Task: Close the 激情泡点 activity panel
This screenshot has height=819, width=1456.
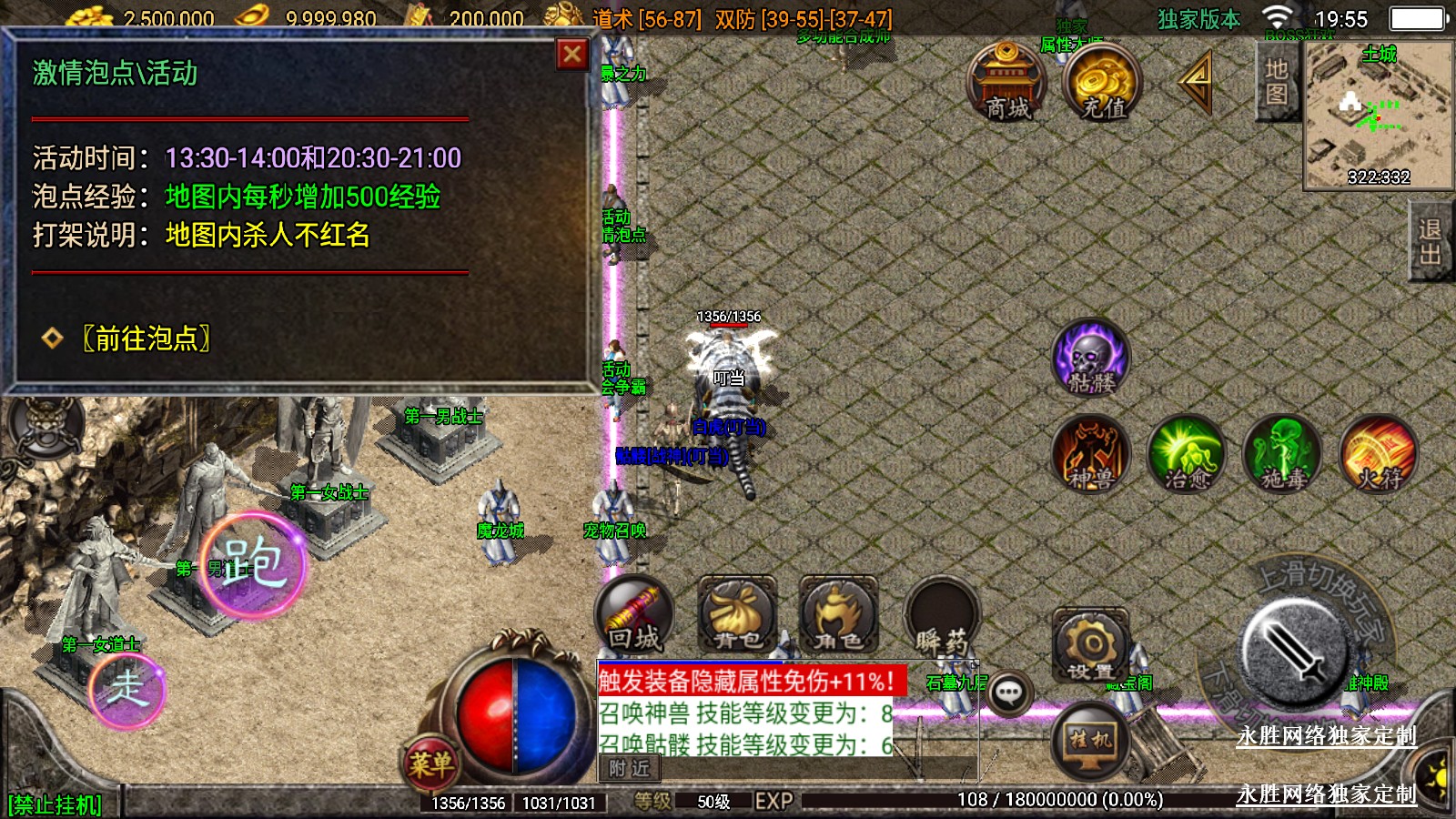Action: tap(571, 56)
